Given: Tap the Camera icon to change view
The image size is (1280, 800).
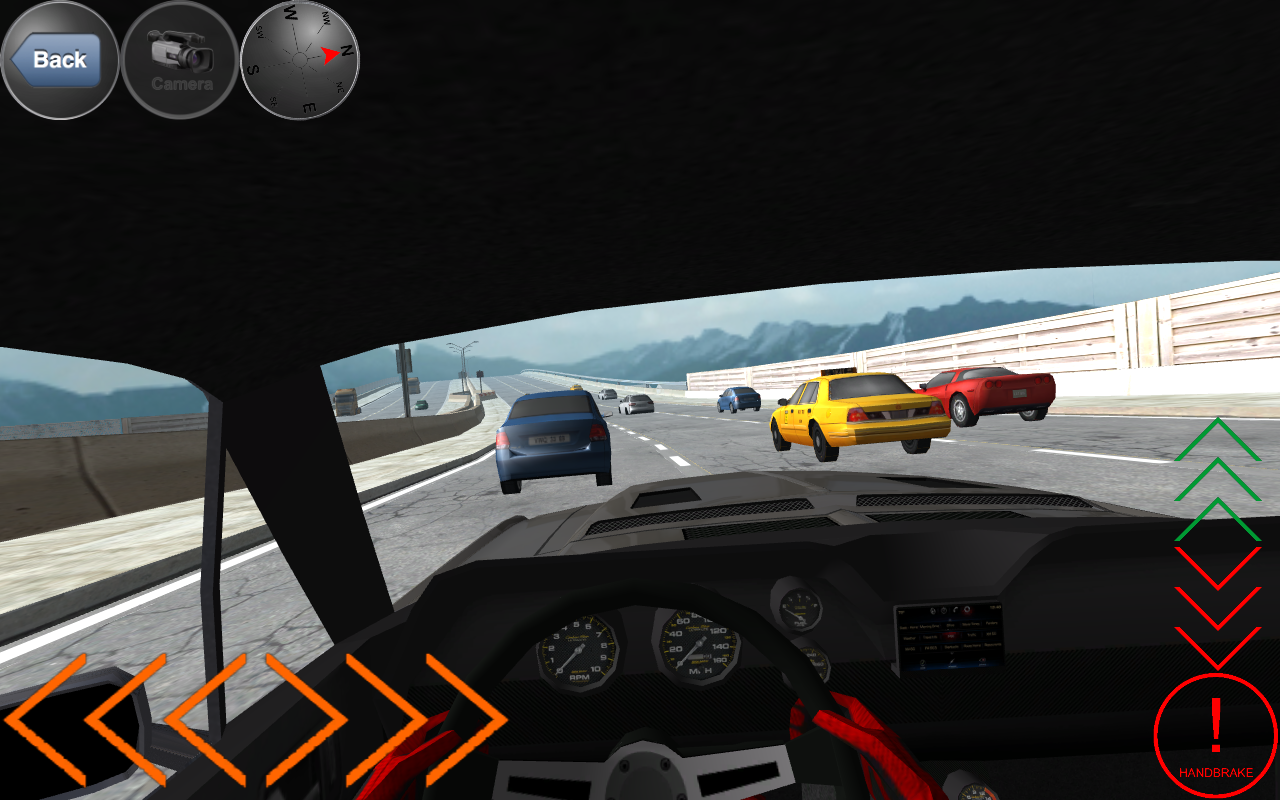Looking at the screenshot, I should click(180, 60).
